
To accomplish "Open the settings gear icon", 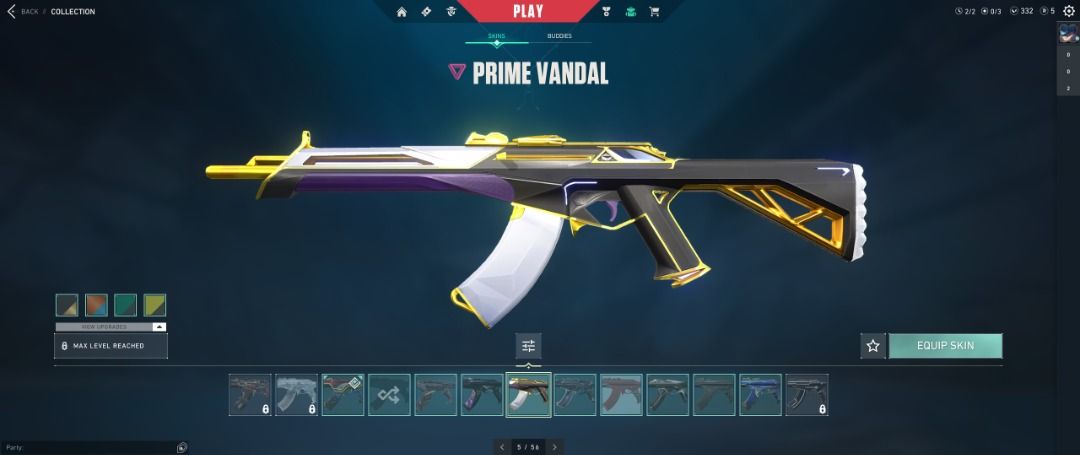I will click(x=1068, y=11).
